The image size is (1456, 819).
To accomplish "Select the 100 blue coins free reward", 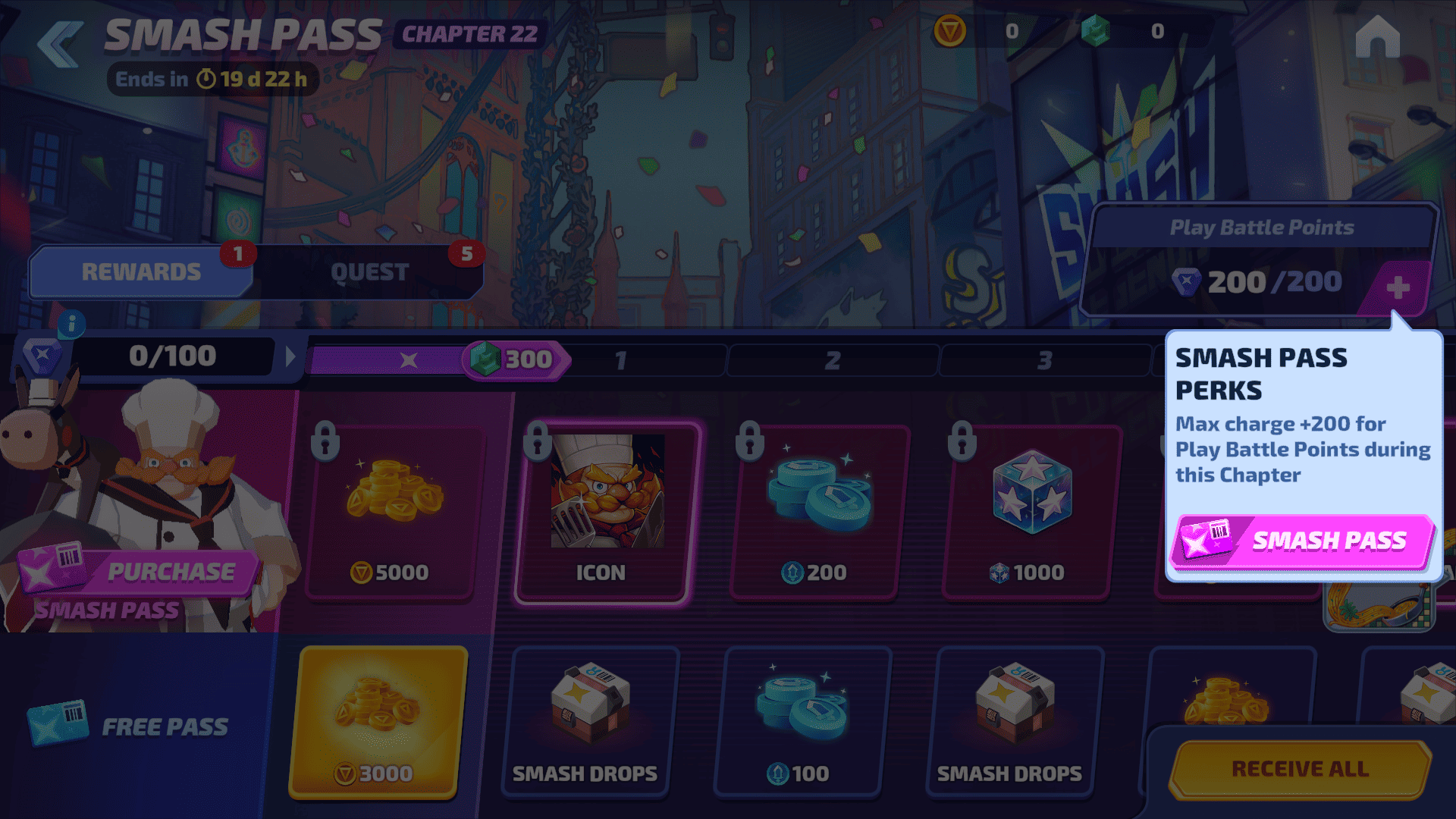I will click(x=802, y=722).
